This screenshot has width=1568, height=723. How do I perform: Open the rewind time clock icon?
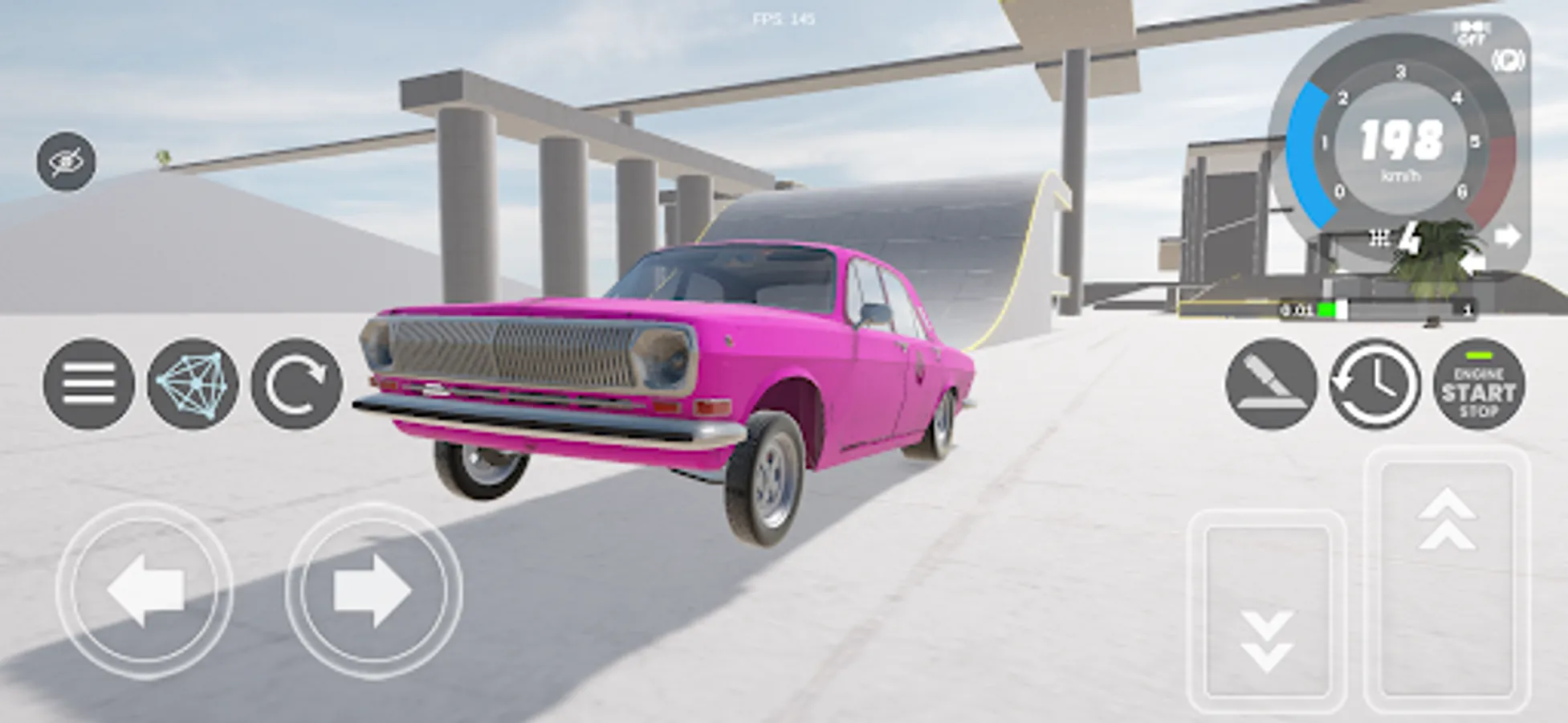(x=1371, y=386)
